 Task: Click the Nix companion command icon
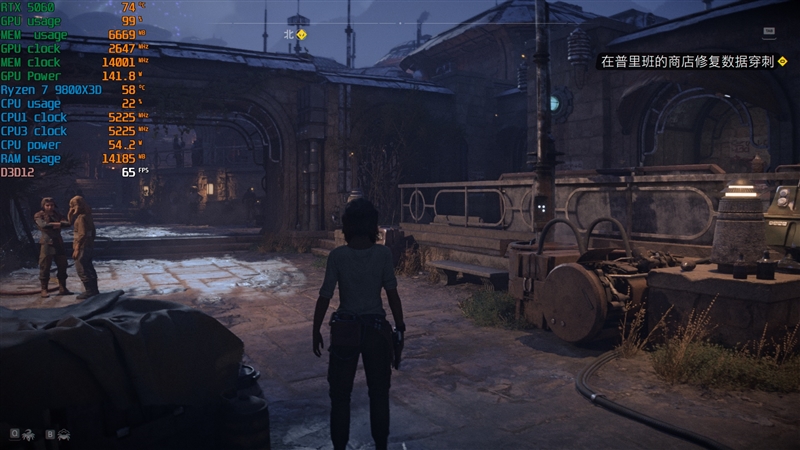point(28,435)
